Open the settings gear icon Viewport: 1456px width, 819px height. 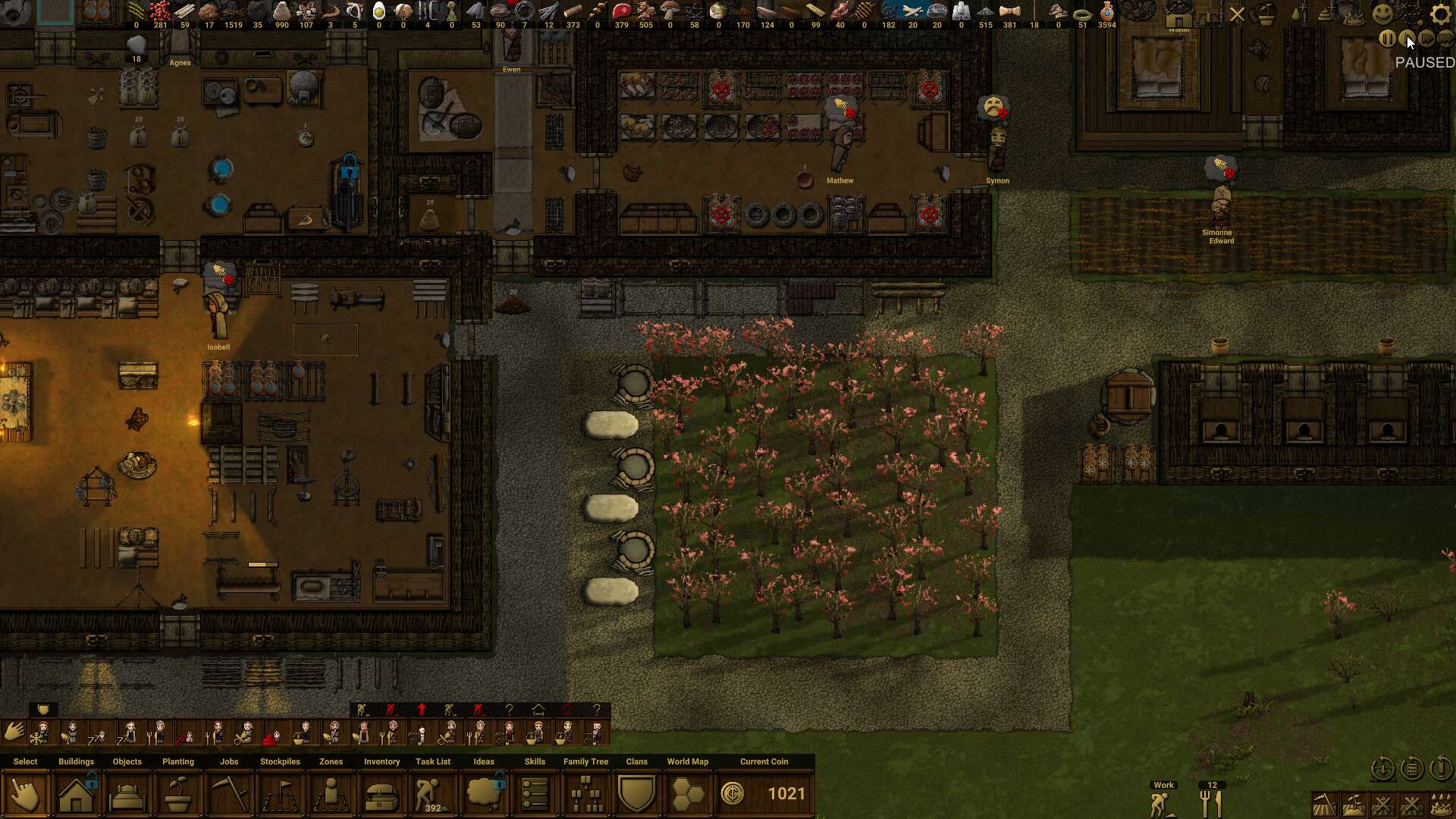click(1440, 14)
